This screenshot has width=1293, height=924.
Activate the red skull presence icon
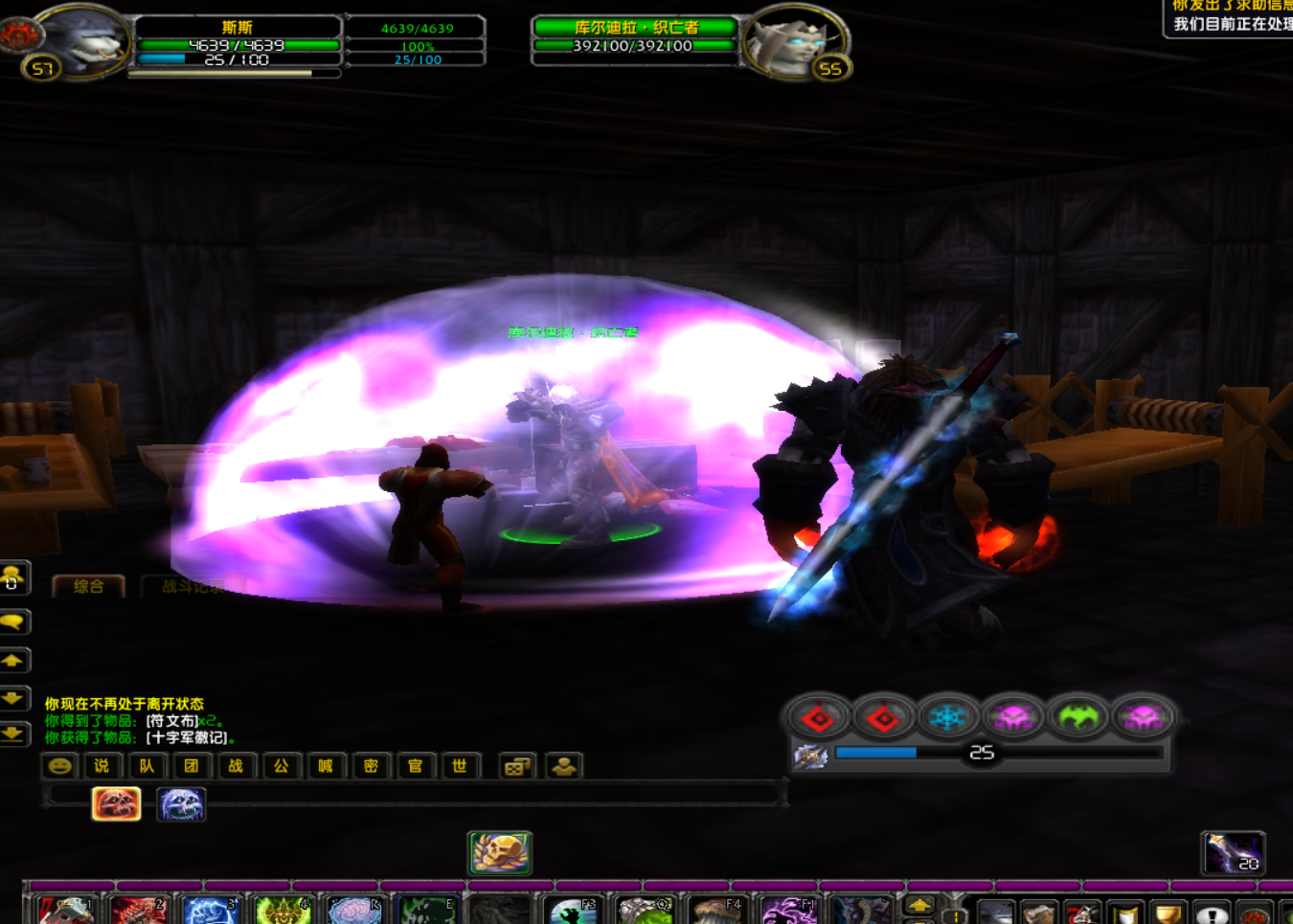coord(116,803)
